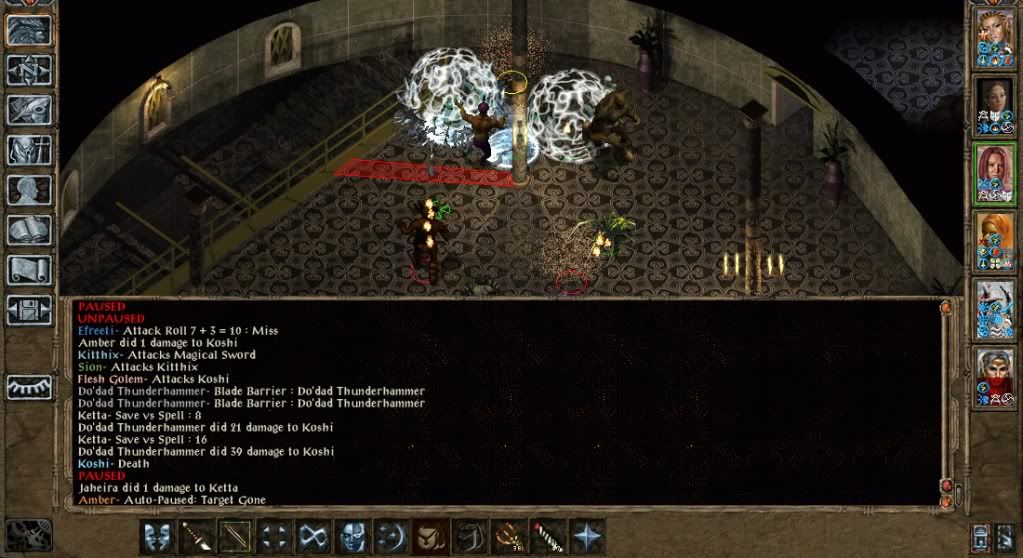Activate the infinity-loop action button
The image size is (1023, 558).
[312, 535]
